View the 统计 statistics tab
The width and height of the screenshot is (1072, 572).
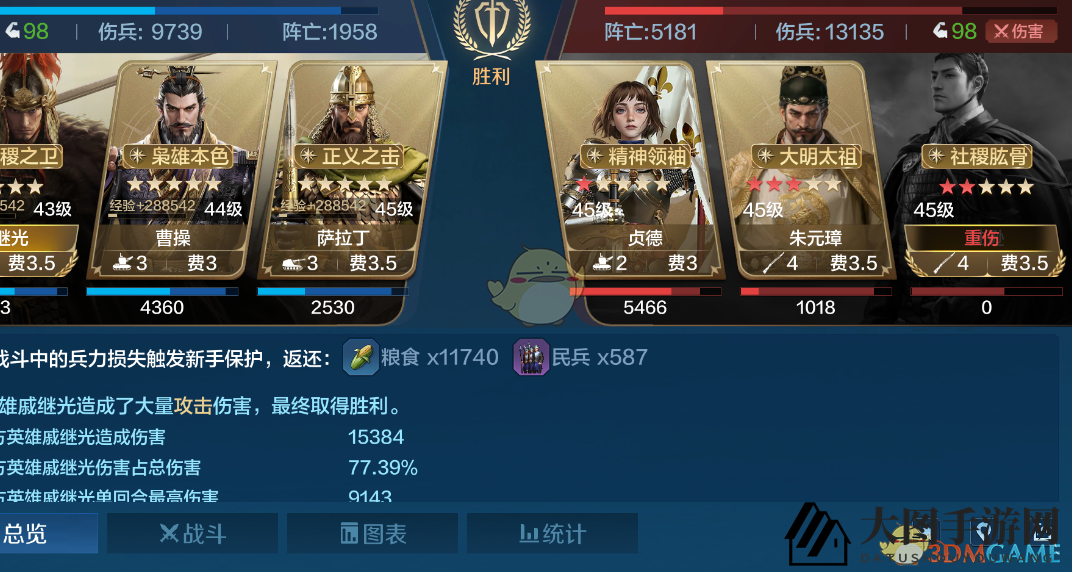[552, 534]
